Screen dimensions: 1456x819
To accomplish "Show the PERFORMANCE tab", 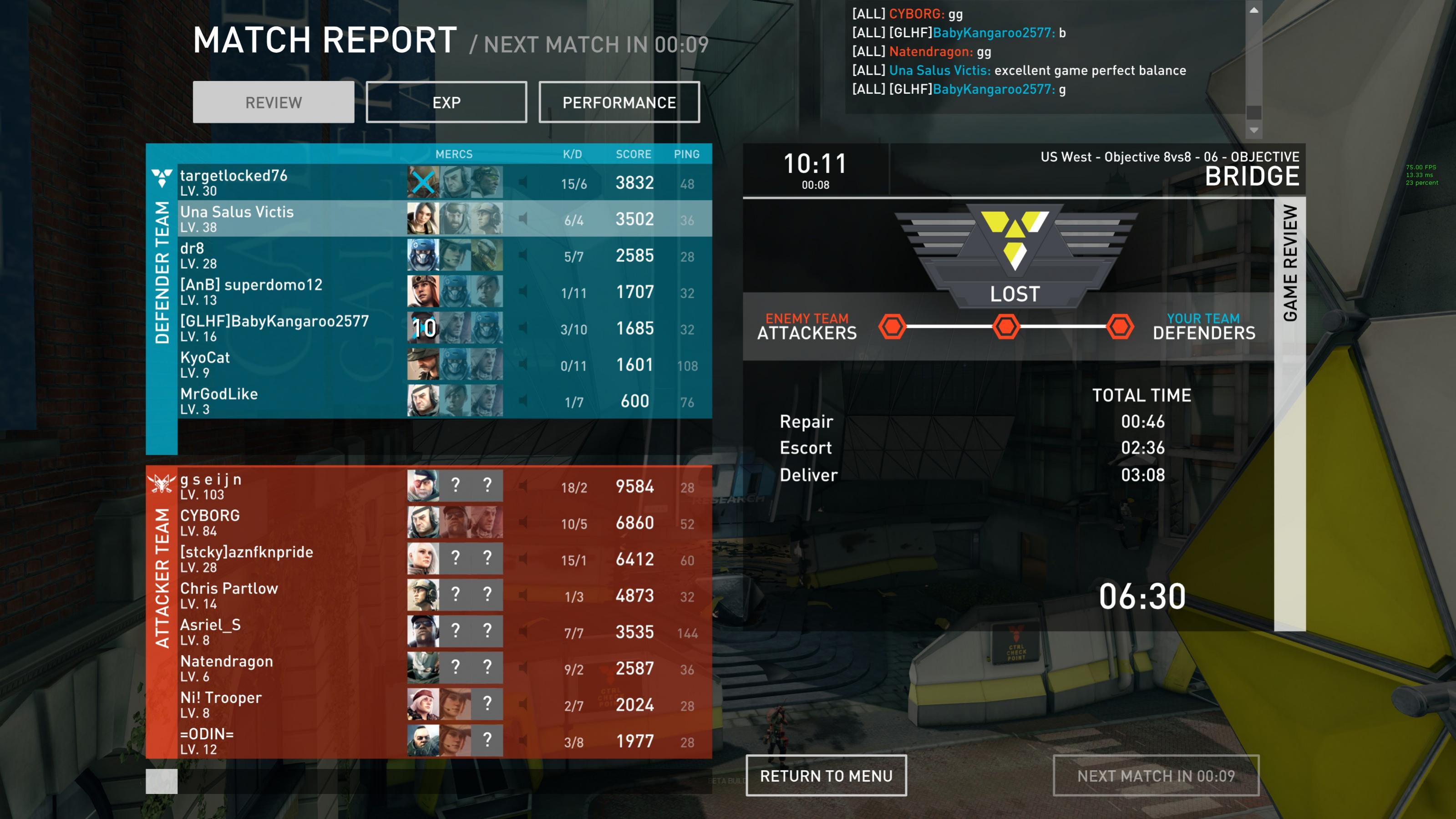I will (619, 102).
